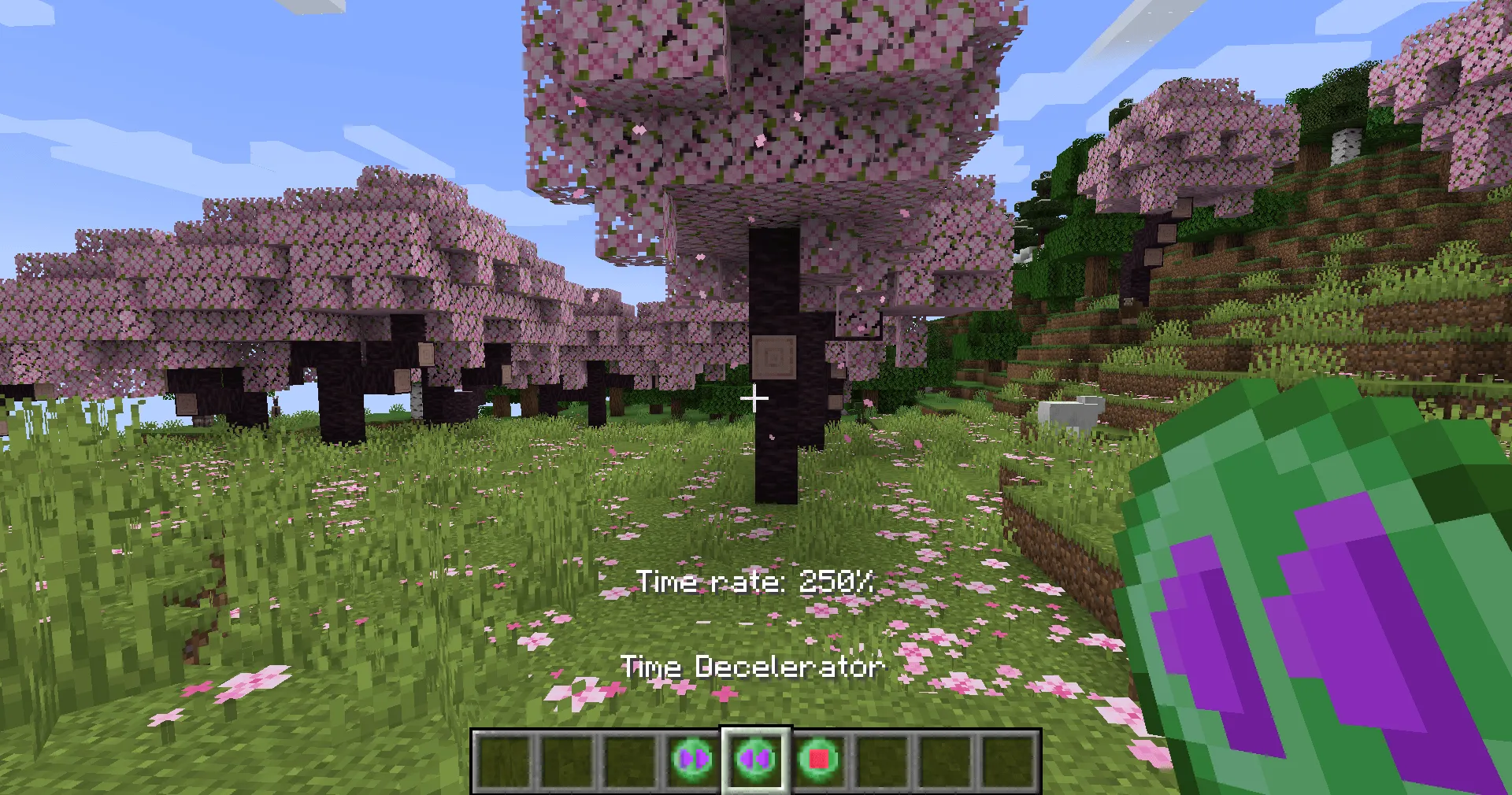Click the white crosshair in screen center
Image resolution: width=1512 pixels, height=795 pixels.
(x=756, y=398)
